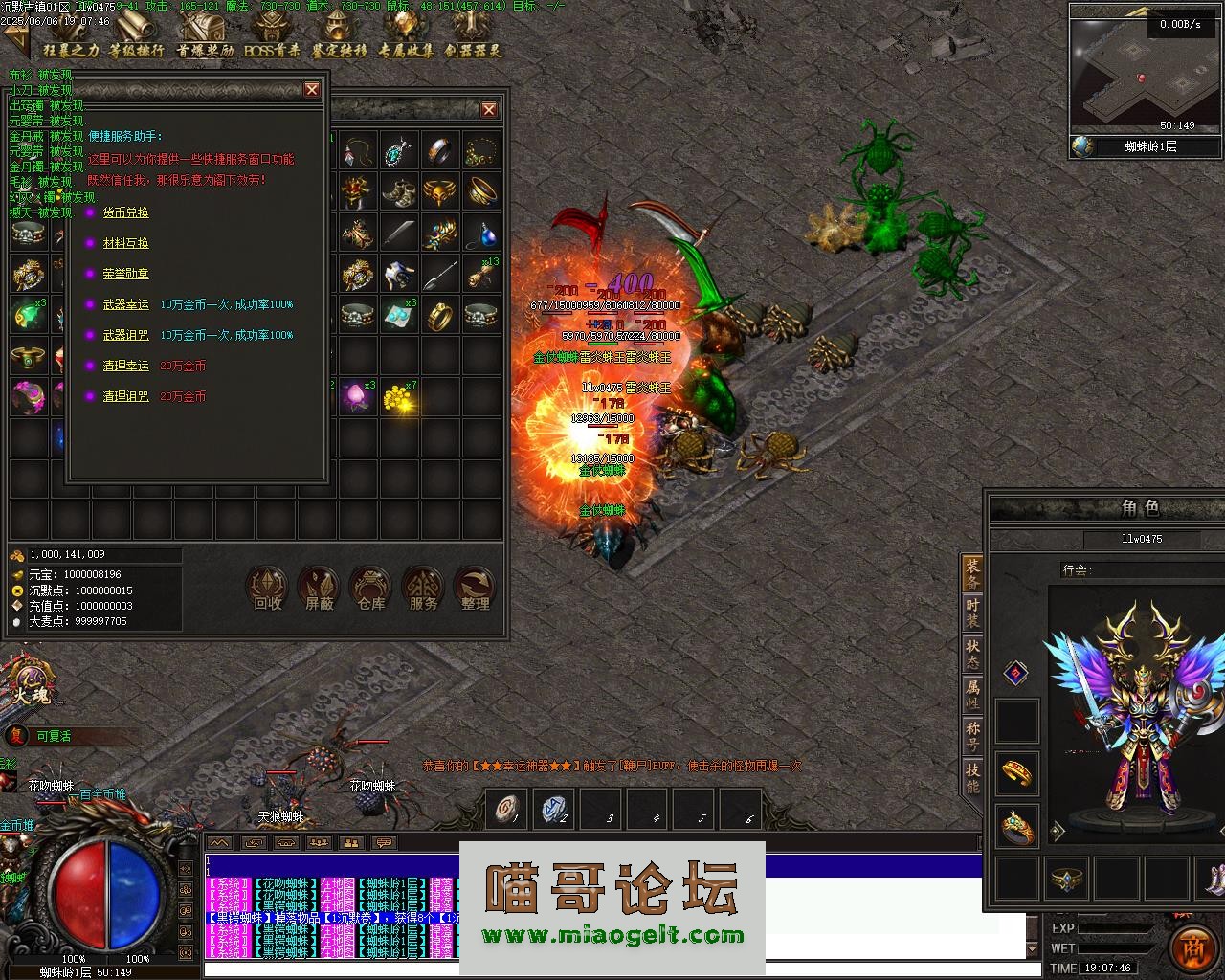The image size is (1225, 980).
Task: Open the 技能 skills tab
Action: pos(972,777)
